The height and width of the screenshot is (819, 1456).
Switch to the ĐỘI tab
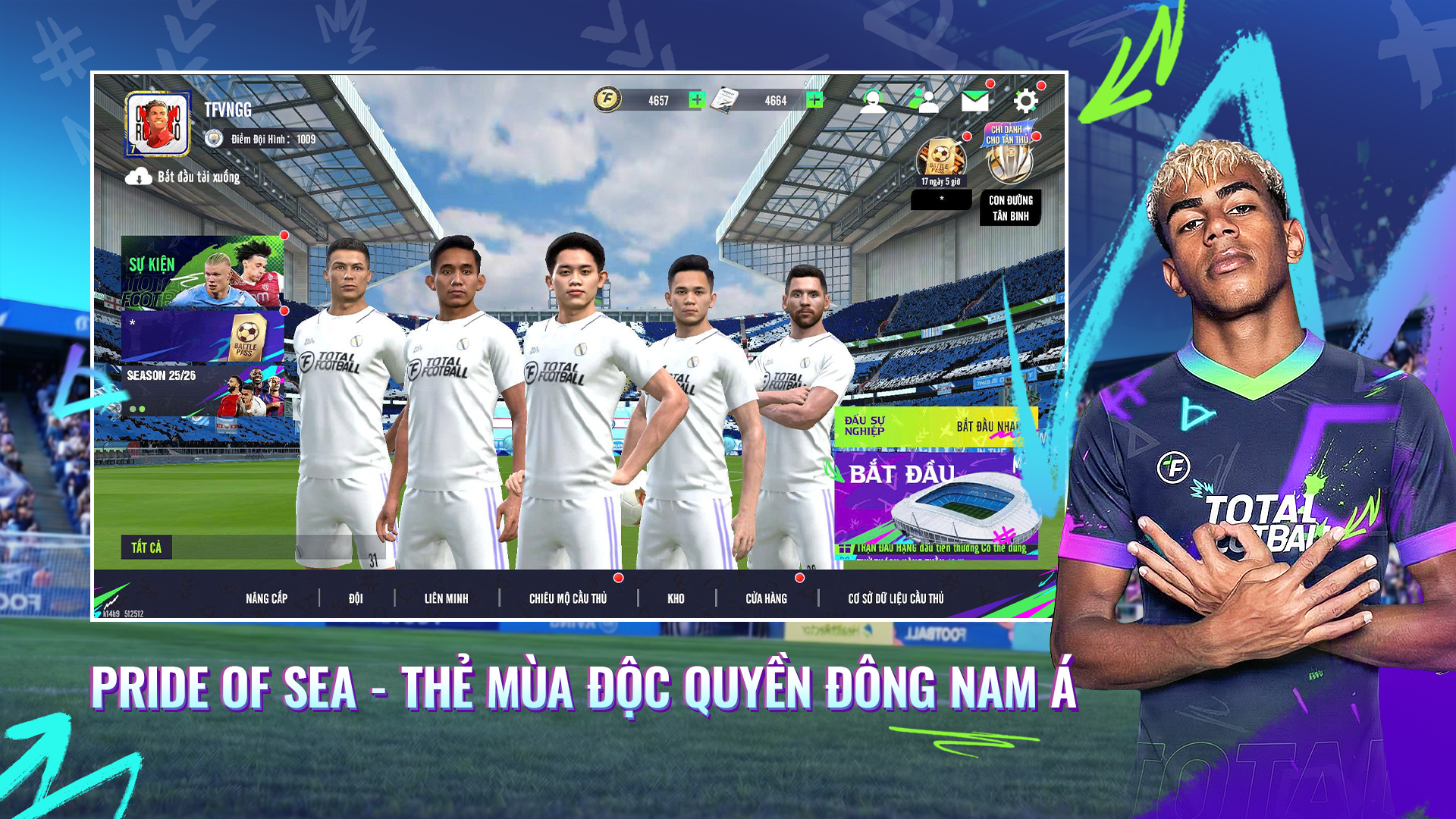click(355, 598)
